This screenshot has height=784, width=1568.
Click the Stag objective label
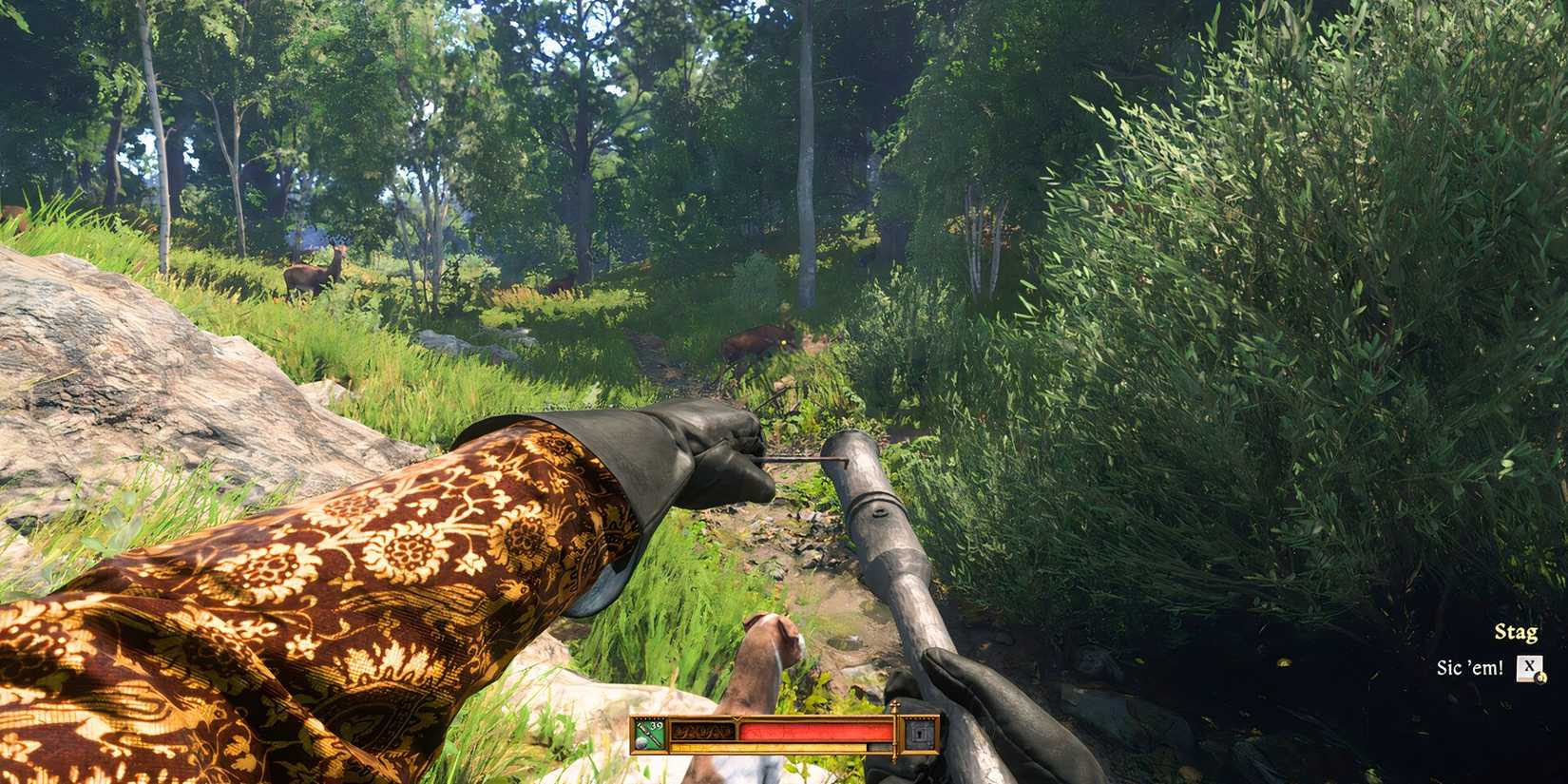tap(1518, 632)
